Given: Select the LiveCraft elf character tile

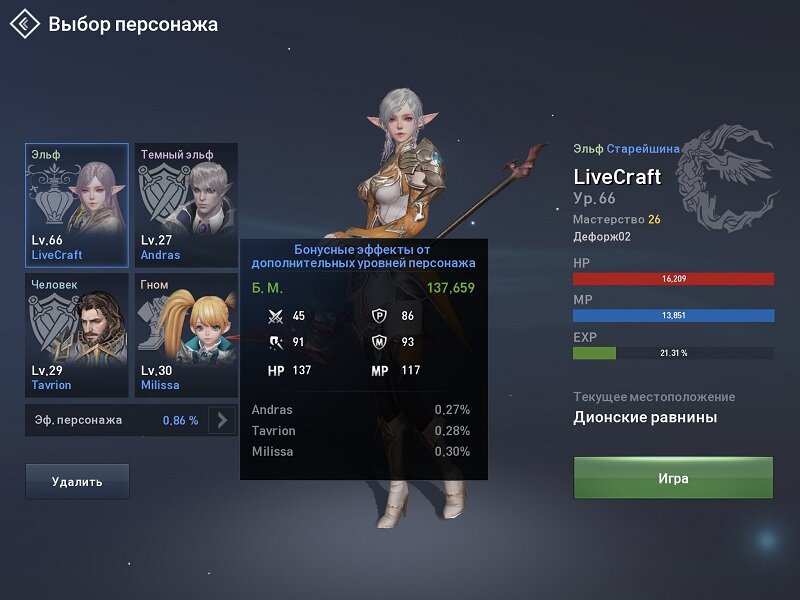Looking at the screenshot, I should click(x=77, y=205).
